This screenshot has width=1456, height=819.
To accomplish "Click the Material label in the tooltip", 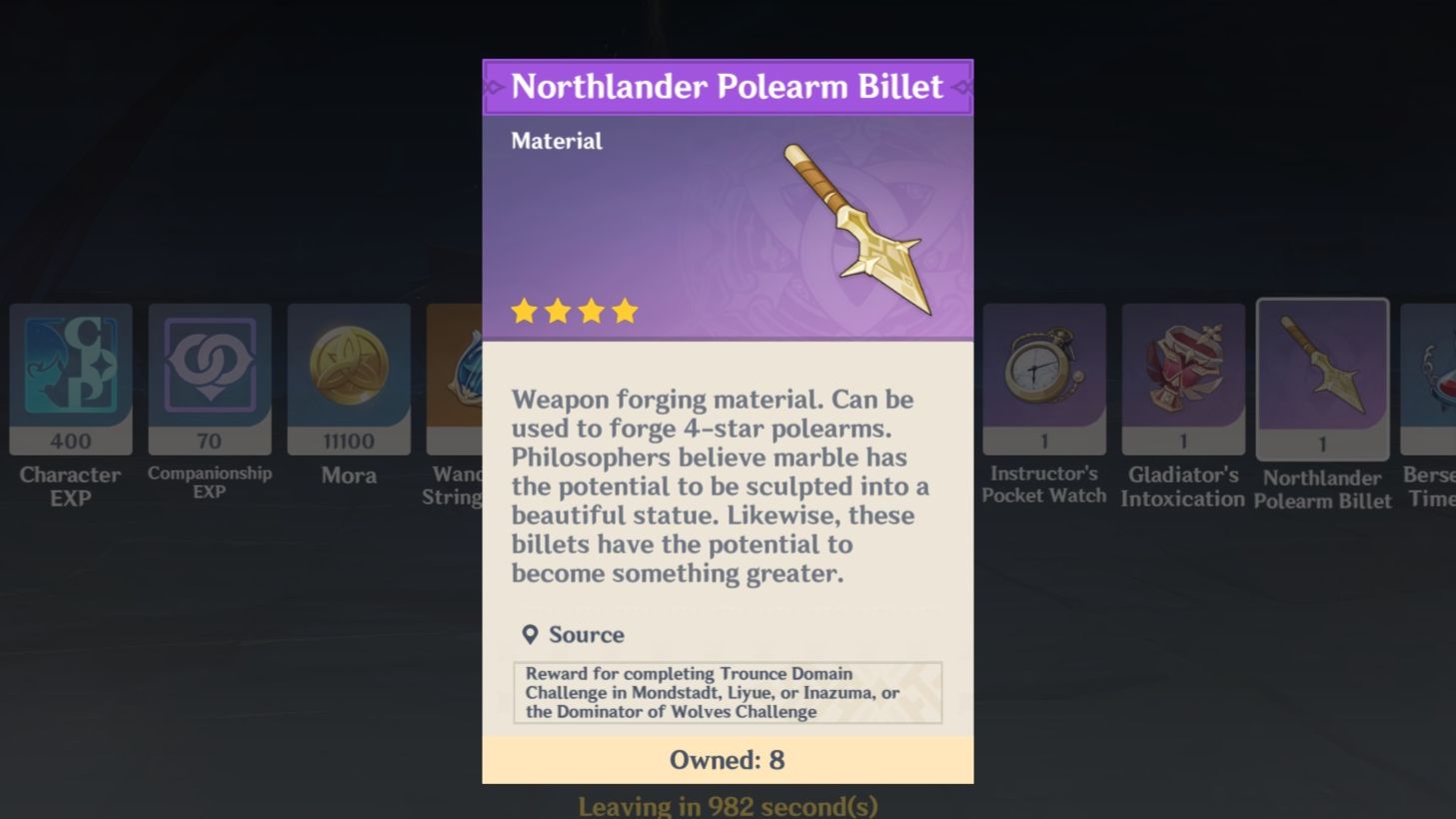I will (556, 141).
